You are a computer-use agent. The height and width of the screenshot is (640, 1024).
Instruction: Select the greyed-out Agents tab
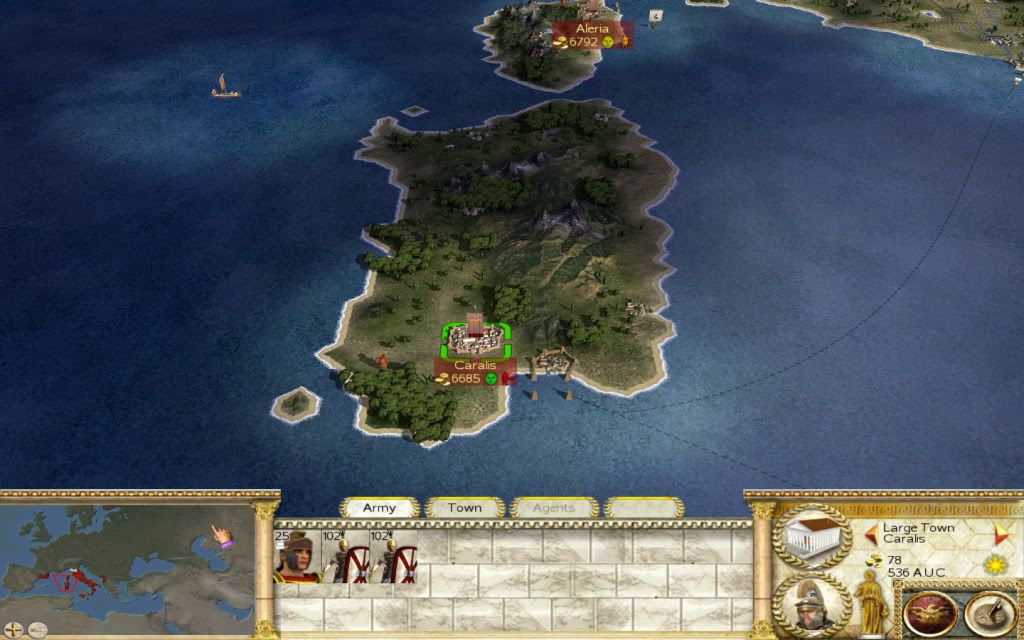pyautogui.click(x=553, y=508)
